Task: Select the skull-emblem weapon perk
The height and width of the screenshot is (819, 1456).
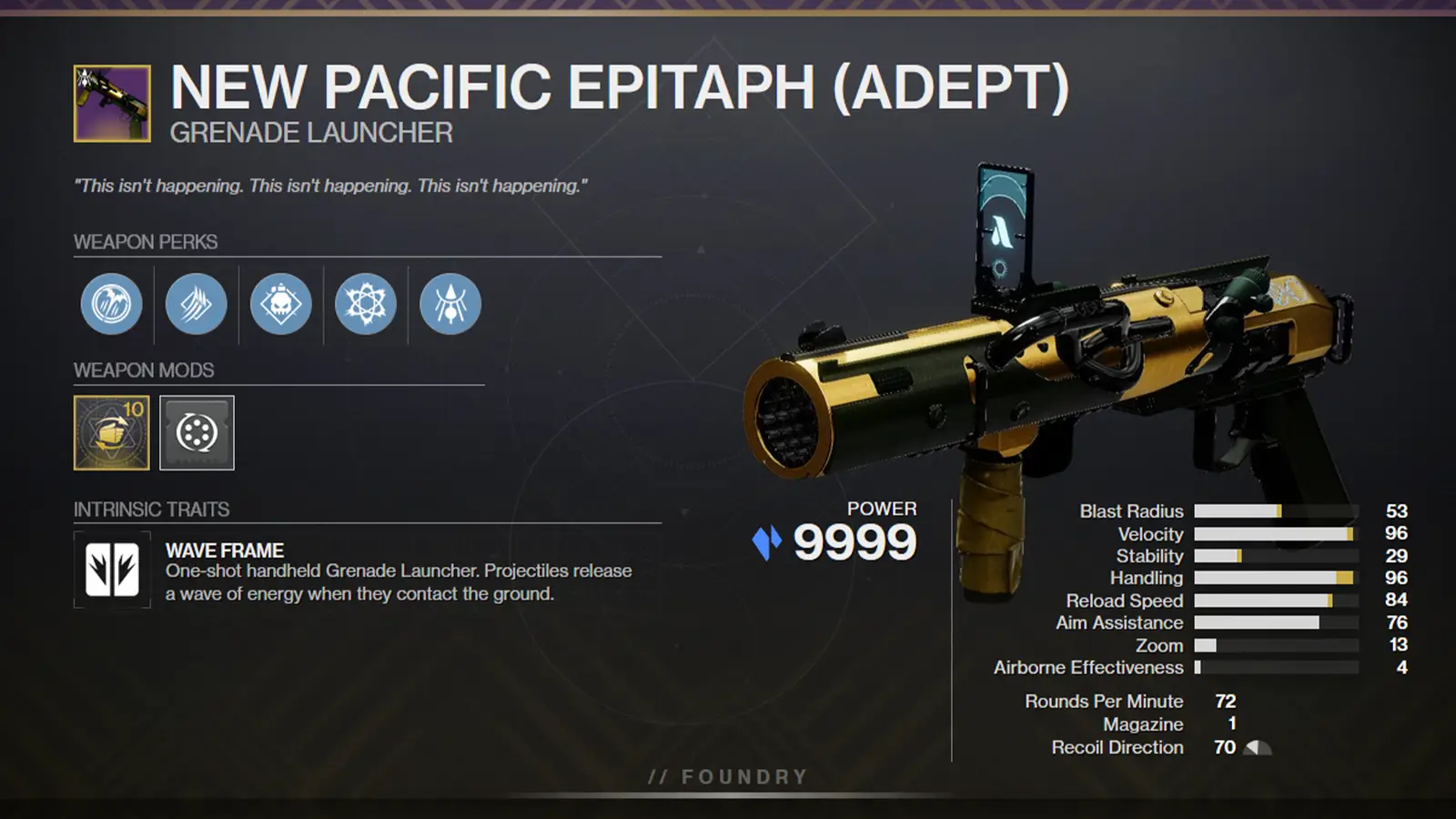Action: [281, 305]
